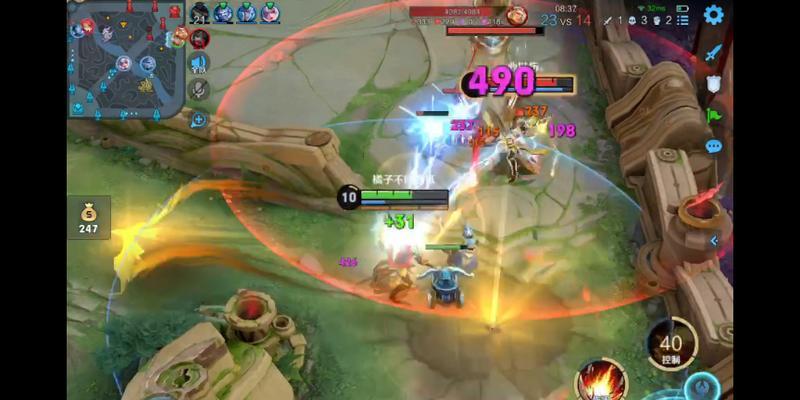Expand the side panel arrow
This screenshot has width=800, height=400.
(714, 241)
